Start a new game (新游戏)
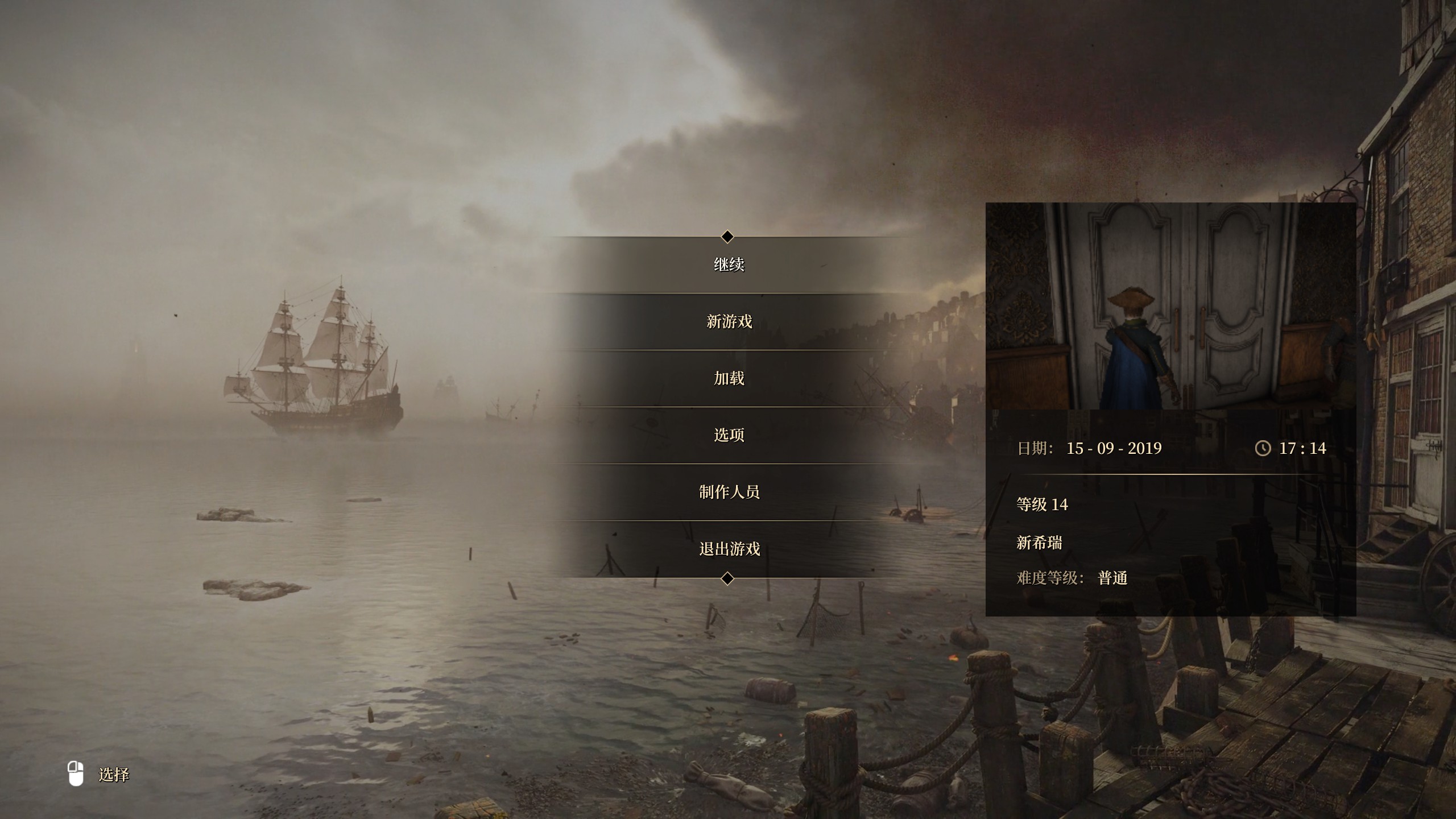This screenshot has height=819, width=1456. pos(729,321)
